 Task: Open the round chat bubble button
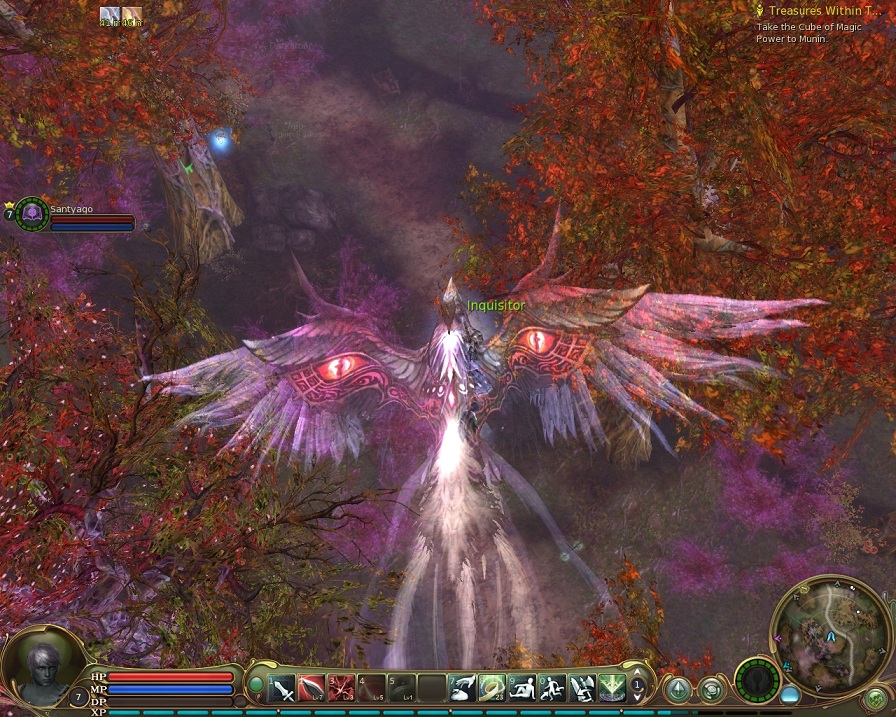(712, 689)
